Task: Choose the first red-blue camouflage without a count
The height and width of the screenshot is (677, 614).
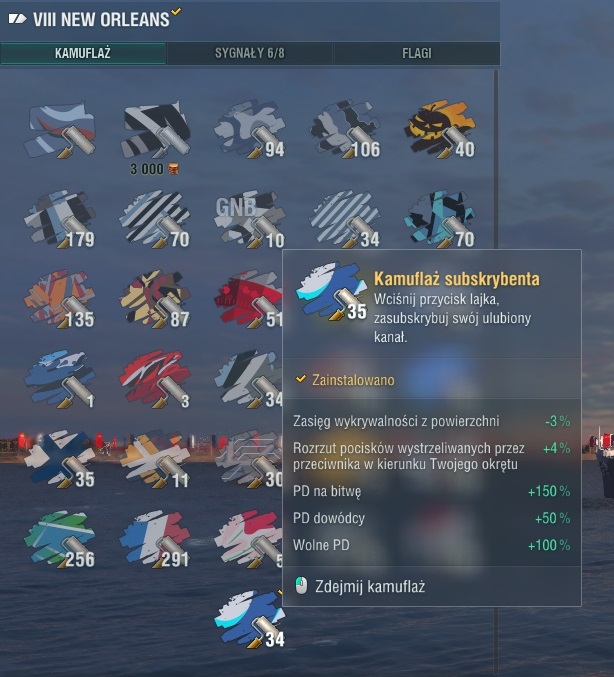Action: (60, 131)
